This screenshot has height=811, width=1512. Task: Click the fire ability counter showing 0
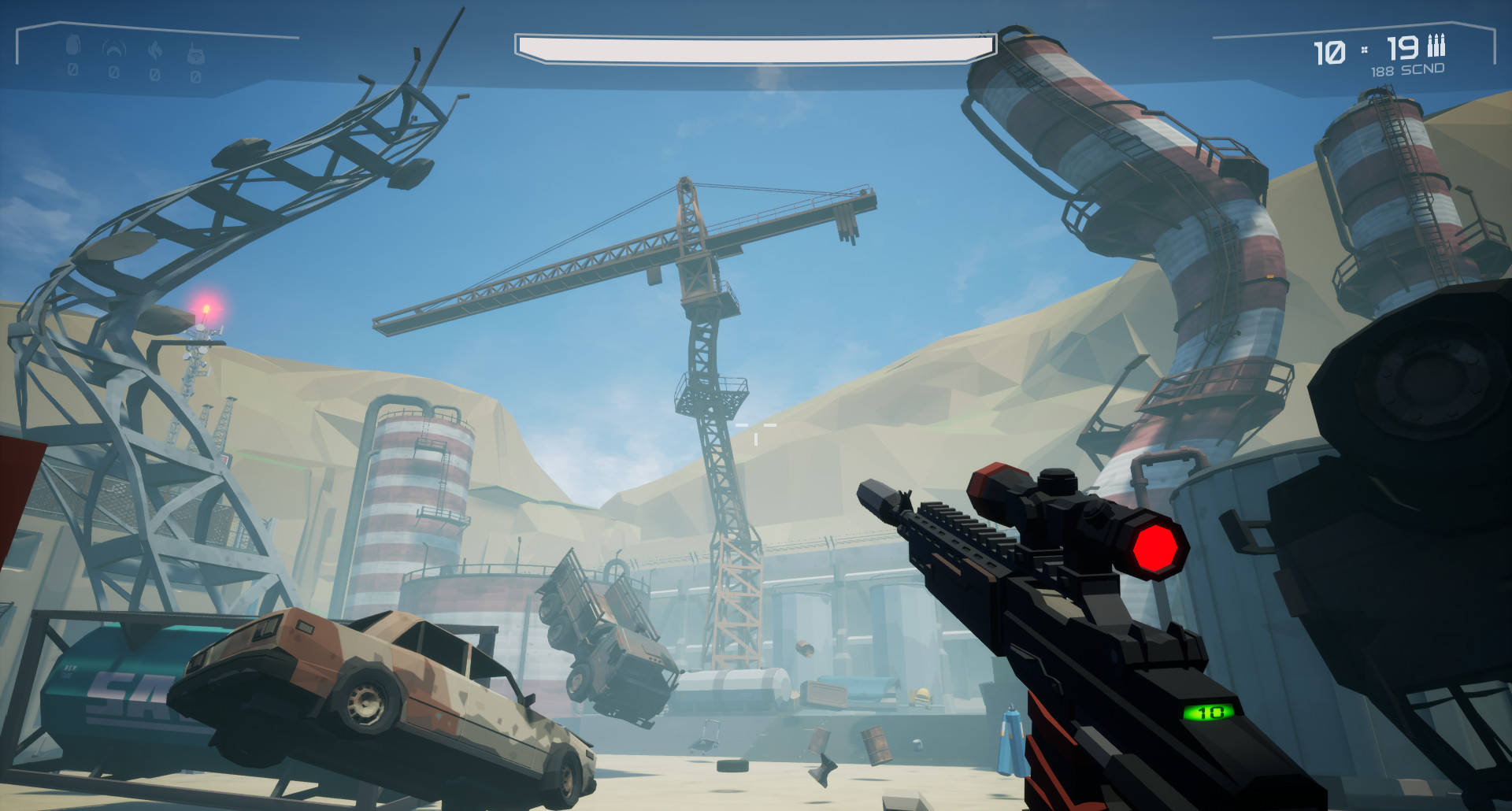[155, 75]
